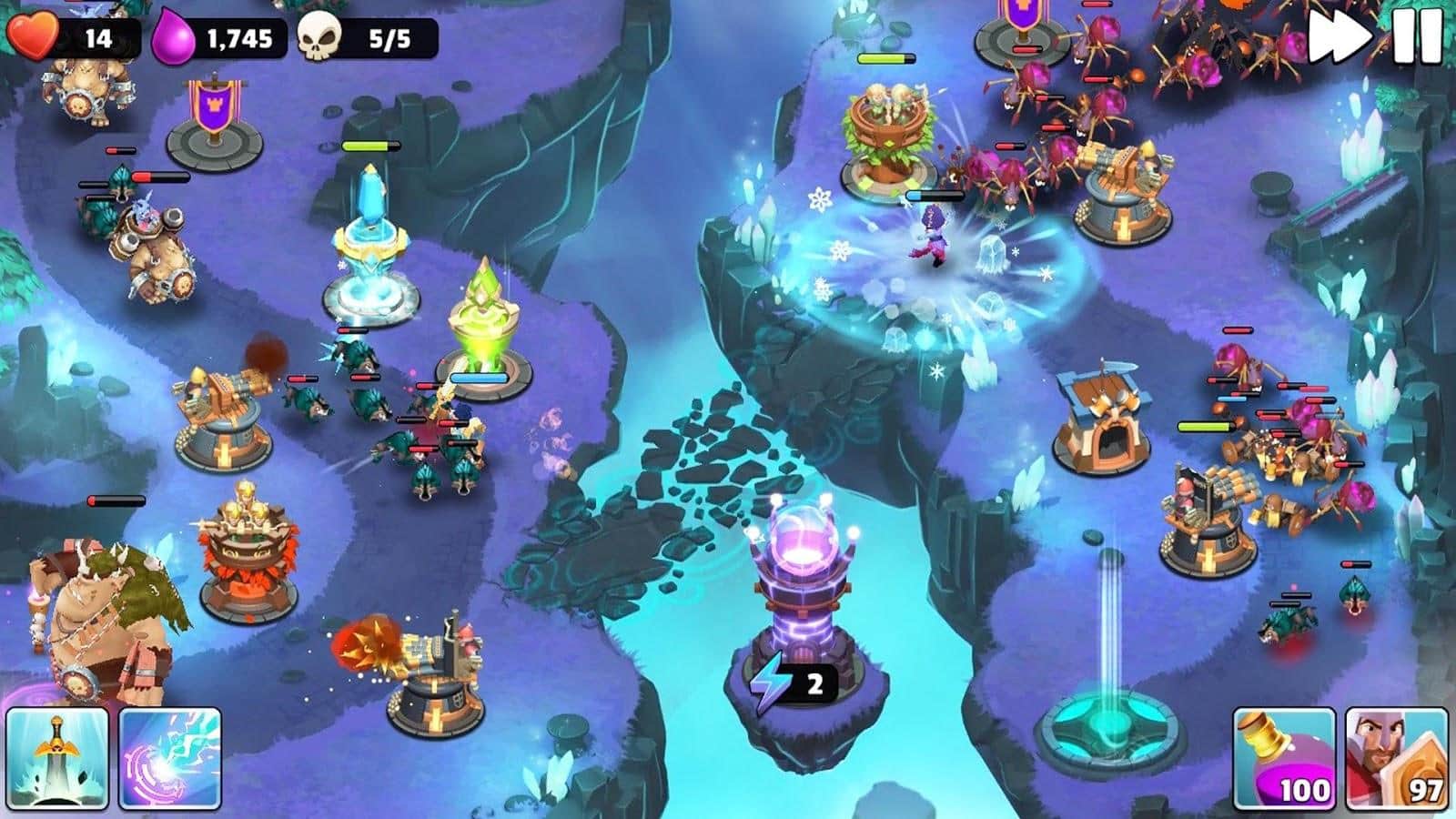The height and width of the screenshot is (819, 1456).
Task: Tap the lightning bolt upgrade badge
Action: point(788,683)
